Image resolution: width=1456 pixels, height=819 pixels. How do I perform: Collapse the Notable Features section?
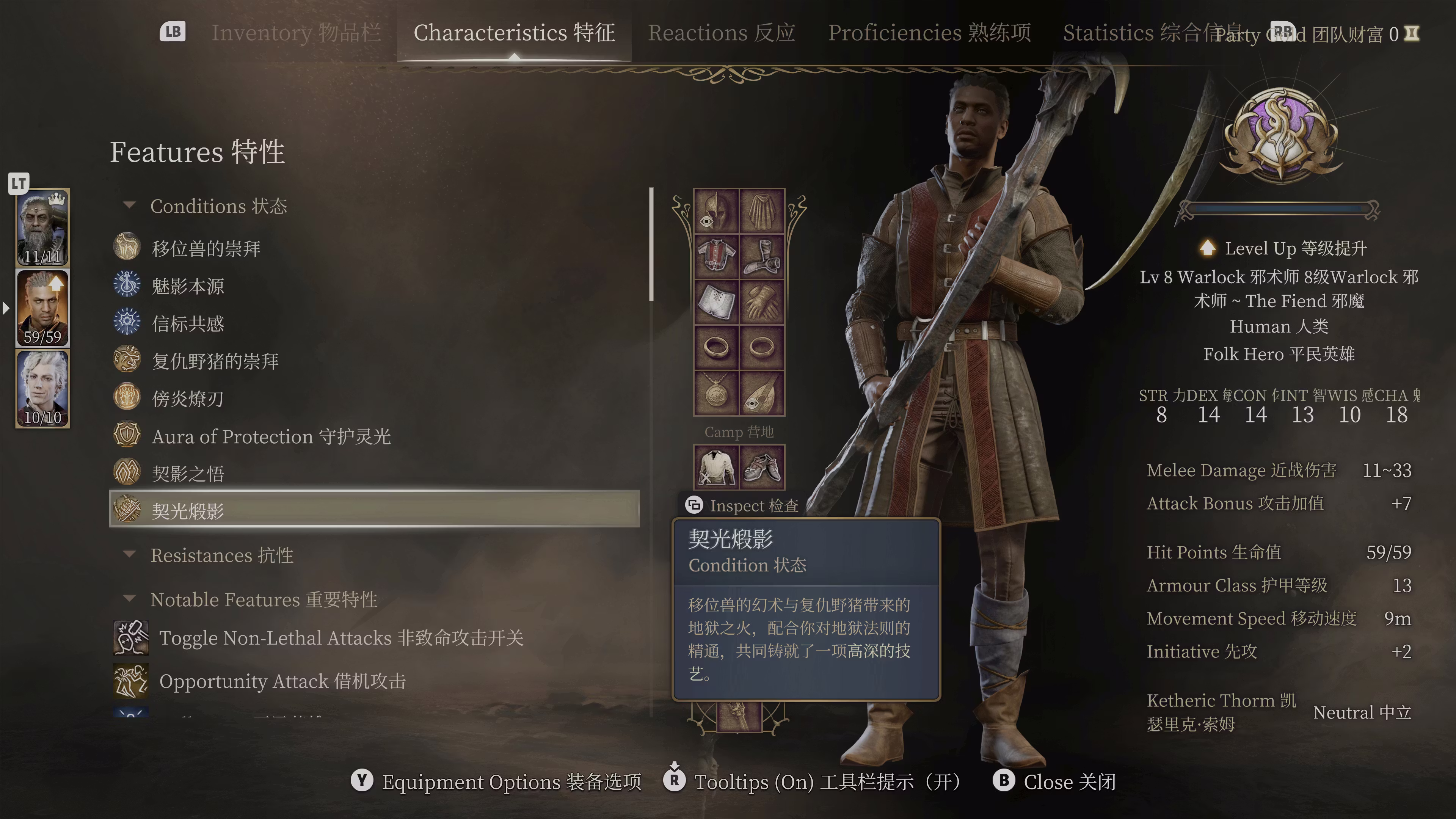pos(130,599)
